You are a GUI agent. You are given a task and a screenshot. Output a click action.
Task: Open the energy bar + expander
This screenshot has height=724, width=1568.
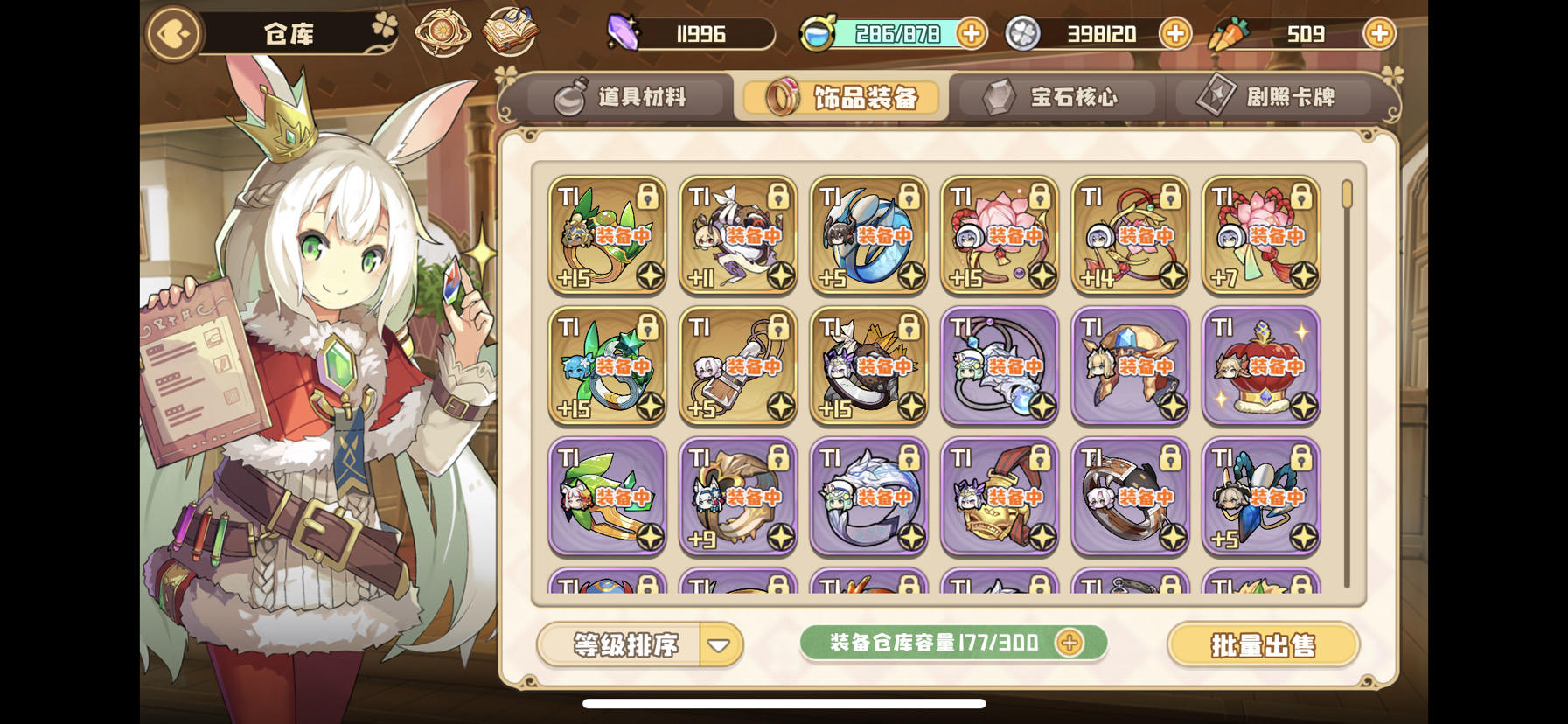point(971,33)
